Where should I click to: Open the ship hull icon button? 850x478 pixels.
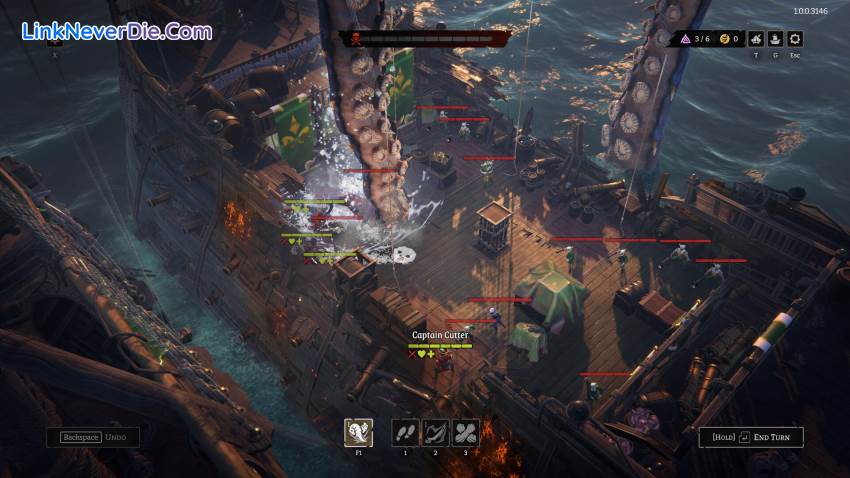click(774, 39)
